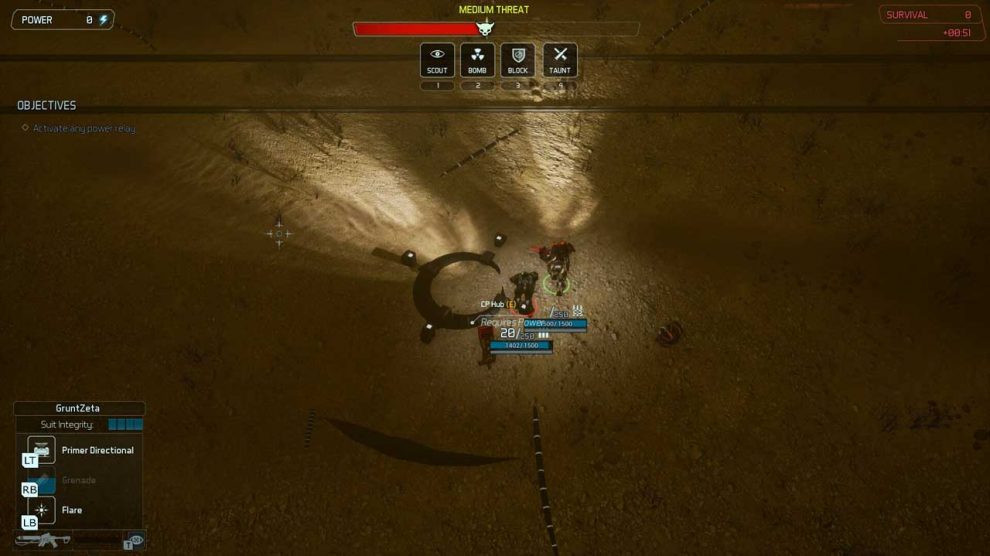Choose the Primer Directional equipment icon
The image size is (990, 556).
(42, 450)
